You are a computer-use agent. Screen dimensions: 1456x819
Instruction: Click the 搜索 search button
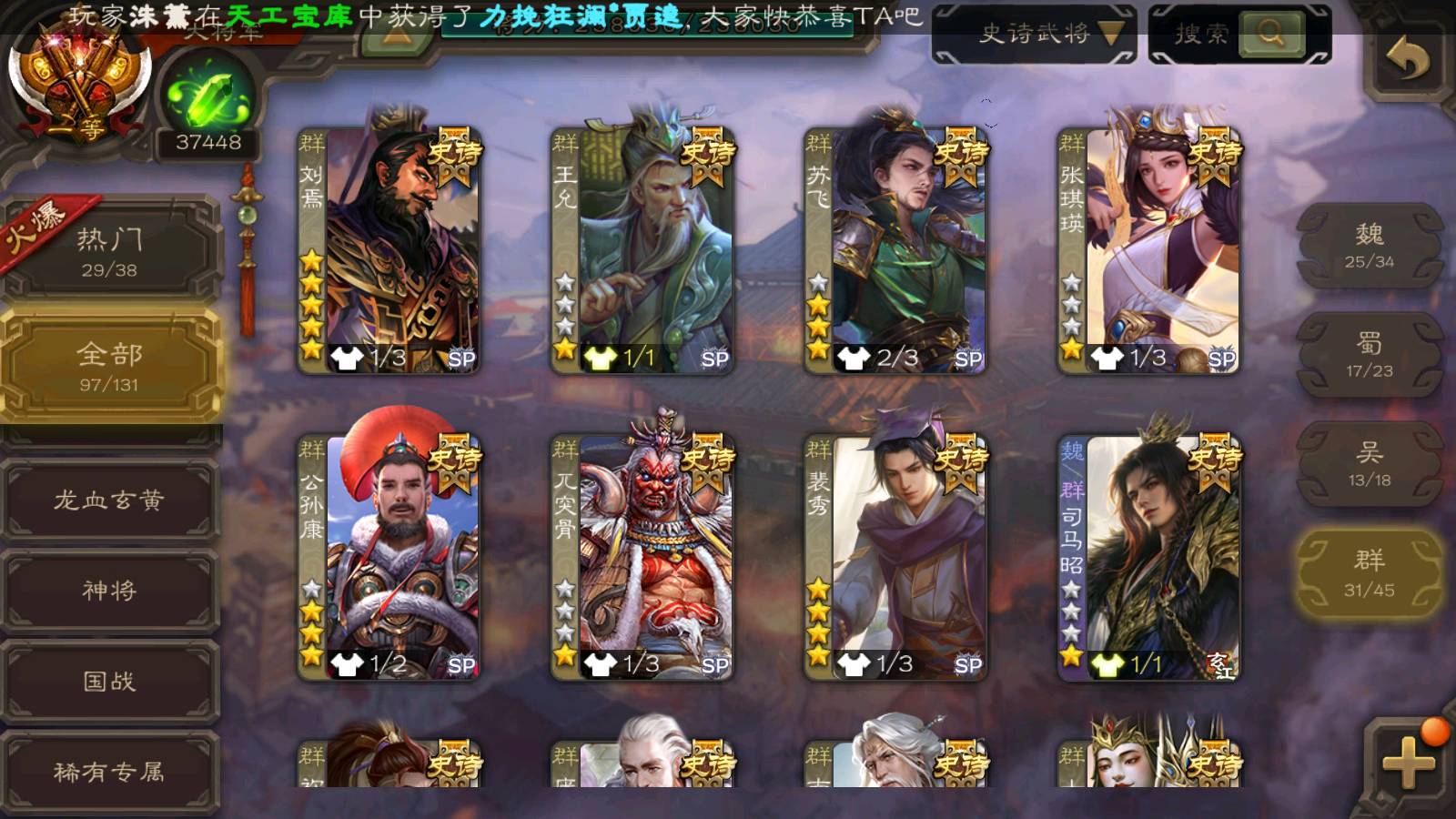(1271, 35)
